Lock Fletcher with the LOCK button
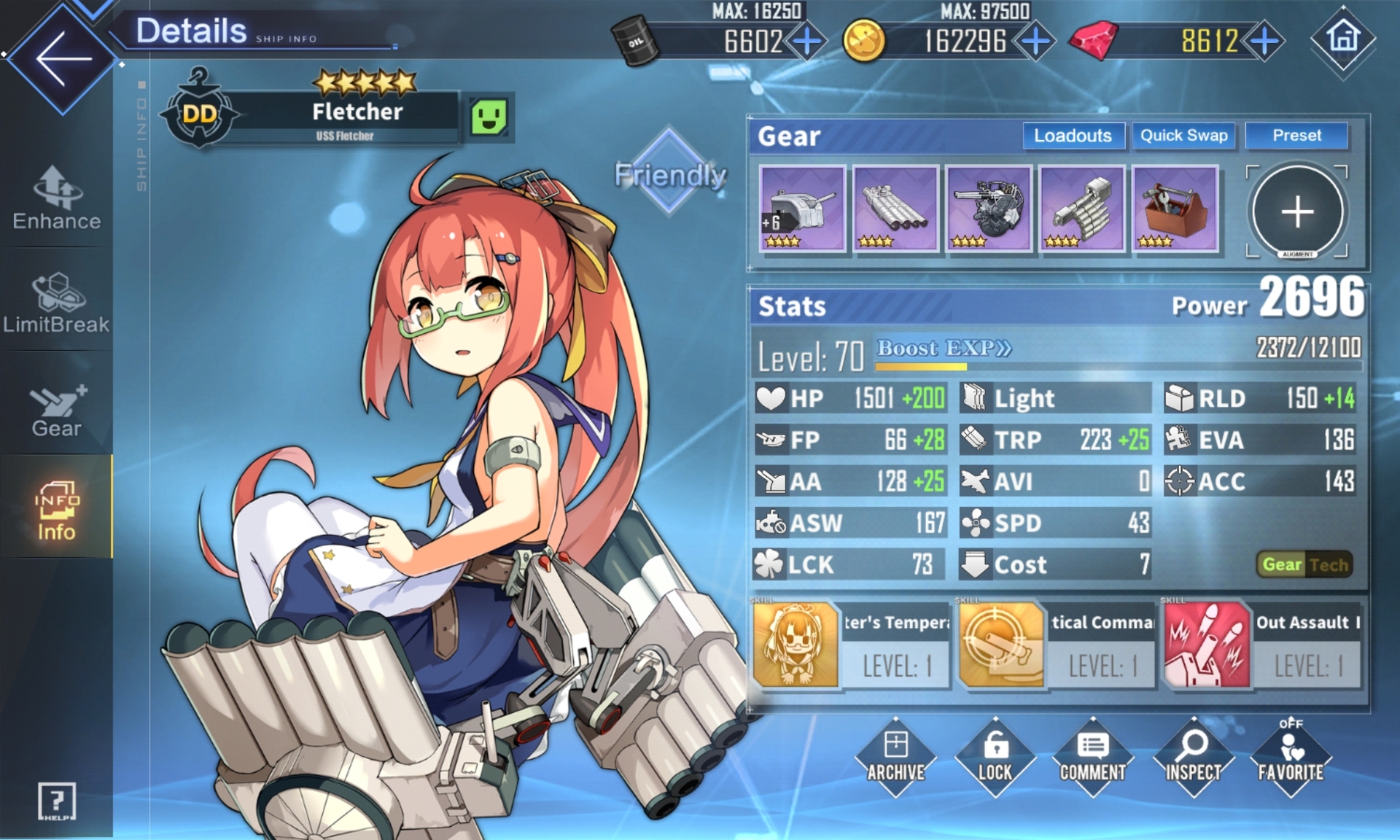 (x=995, y=757)
